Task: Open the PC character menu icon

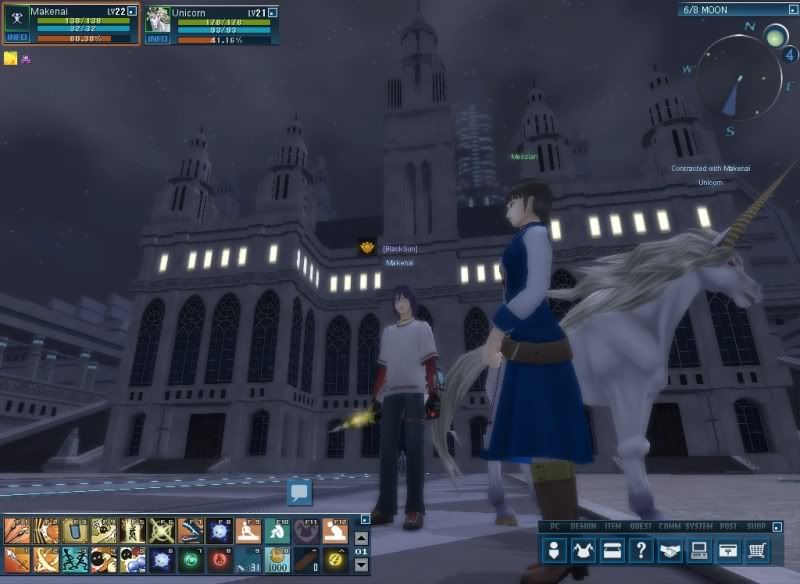Action: (553, 549)
